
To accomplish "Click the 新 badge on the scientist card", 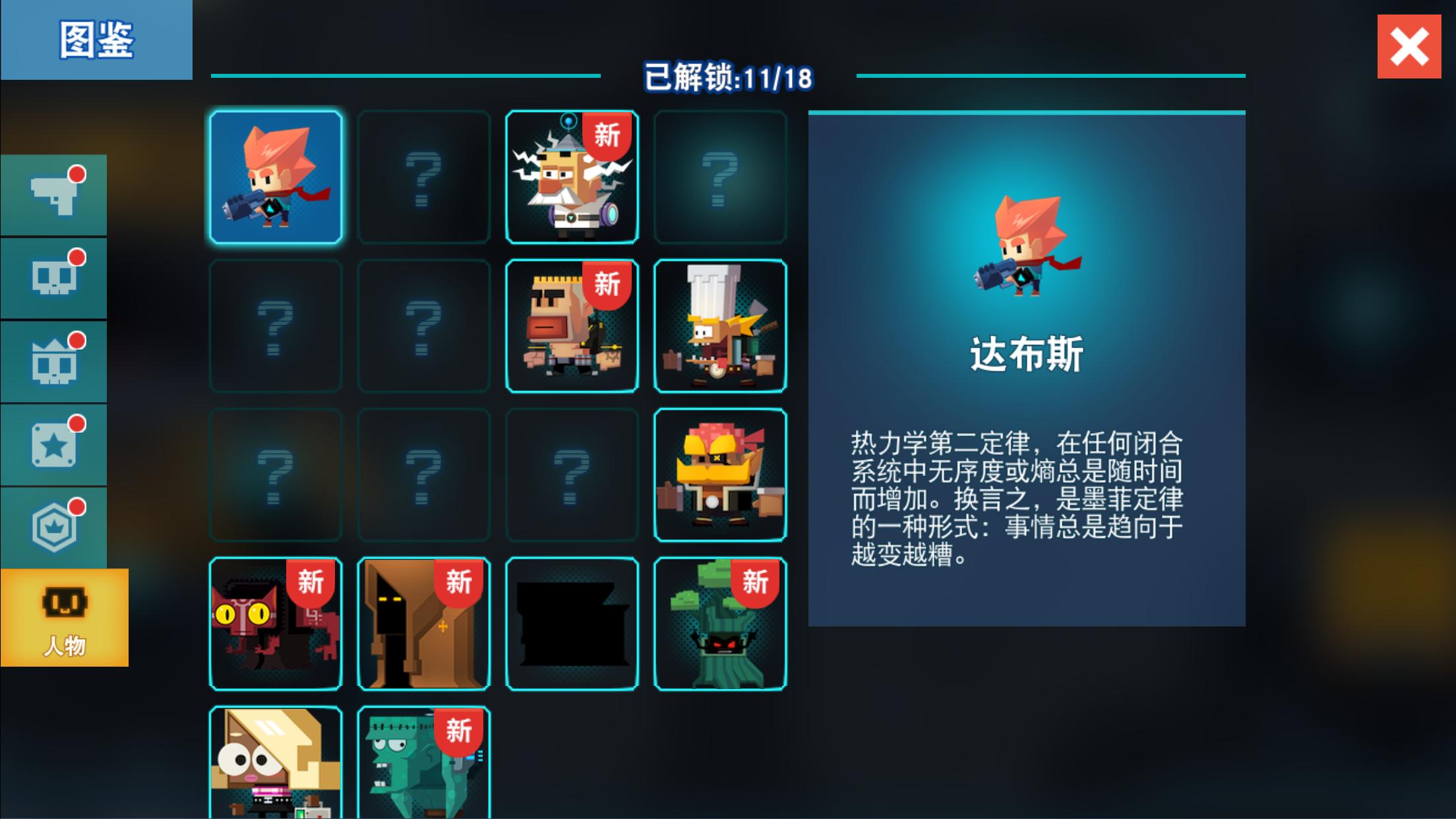I will point(607,136).
